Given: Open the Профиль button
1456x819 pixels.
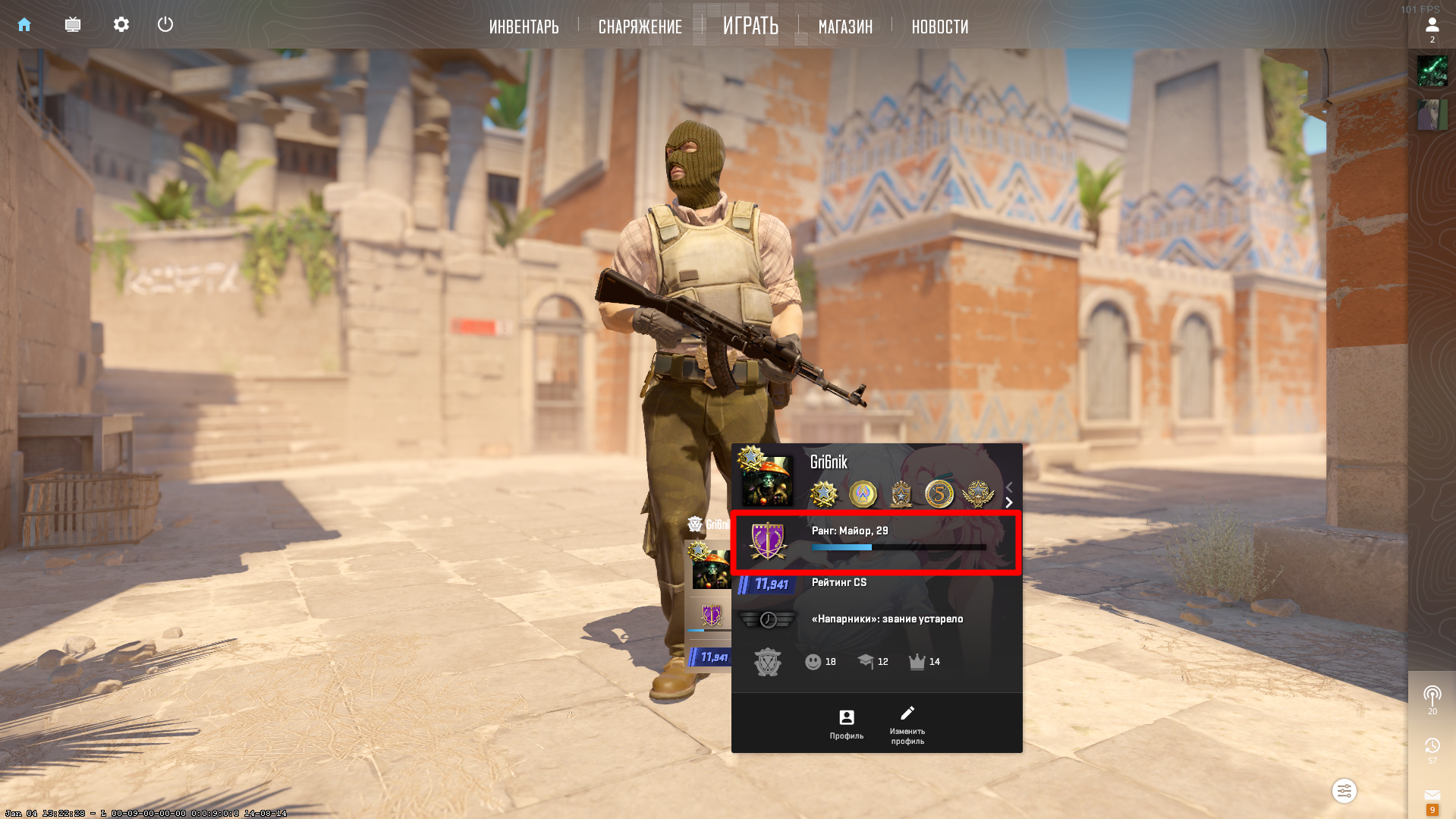Looking at the screenshot, I should (x=846, y=723).
